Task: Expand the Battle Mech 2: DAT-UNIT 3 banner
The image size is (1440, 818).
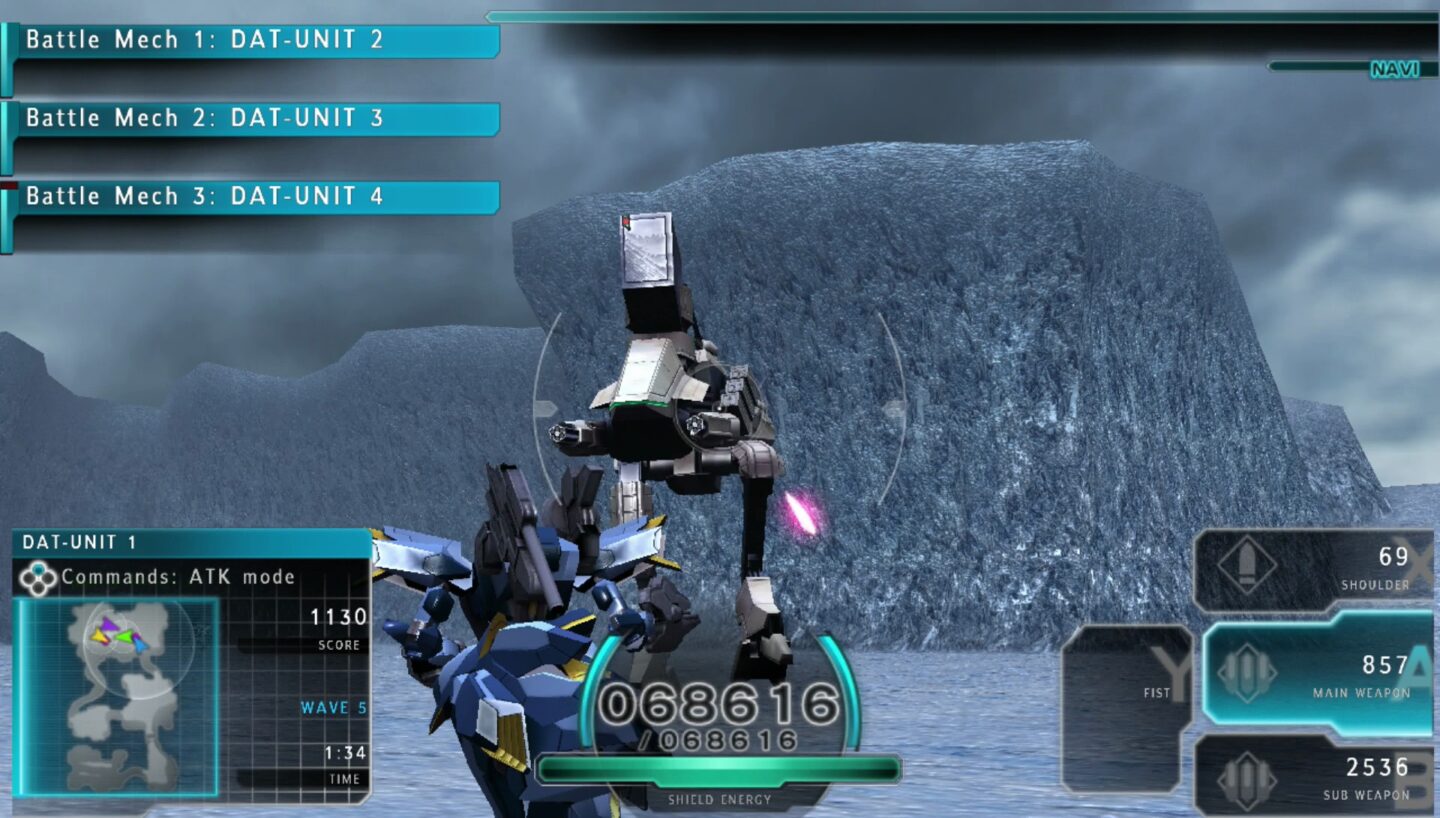Action: tap(250, 118)
